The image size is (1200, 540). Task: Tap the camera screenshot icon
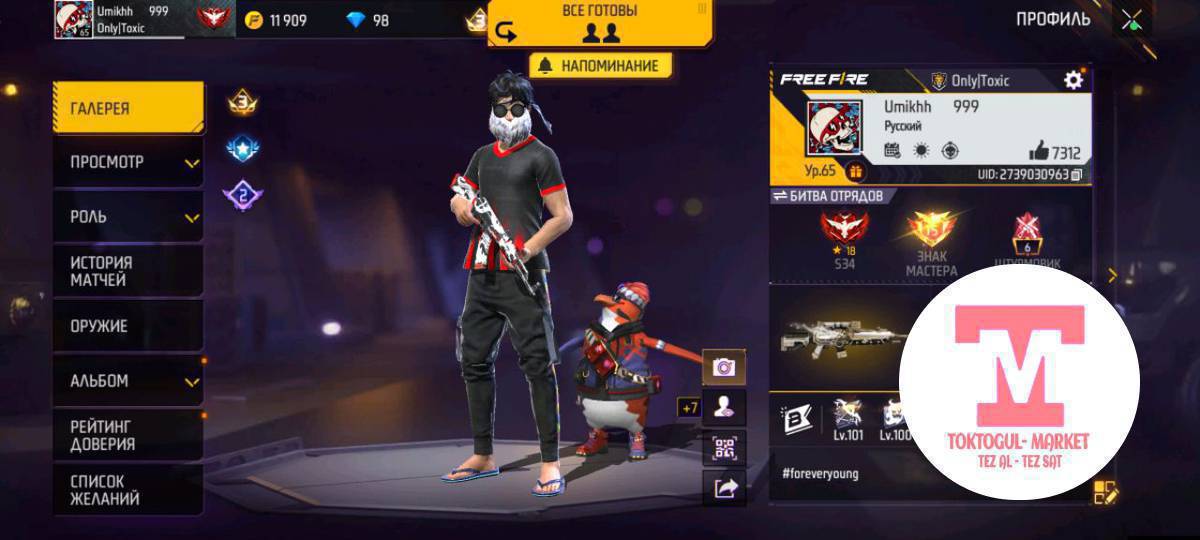tap(723, 367)
